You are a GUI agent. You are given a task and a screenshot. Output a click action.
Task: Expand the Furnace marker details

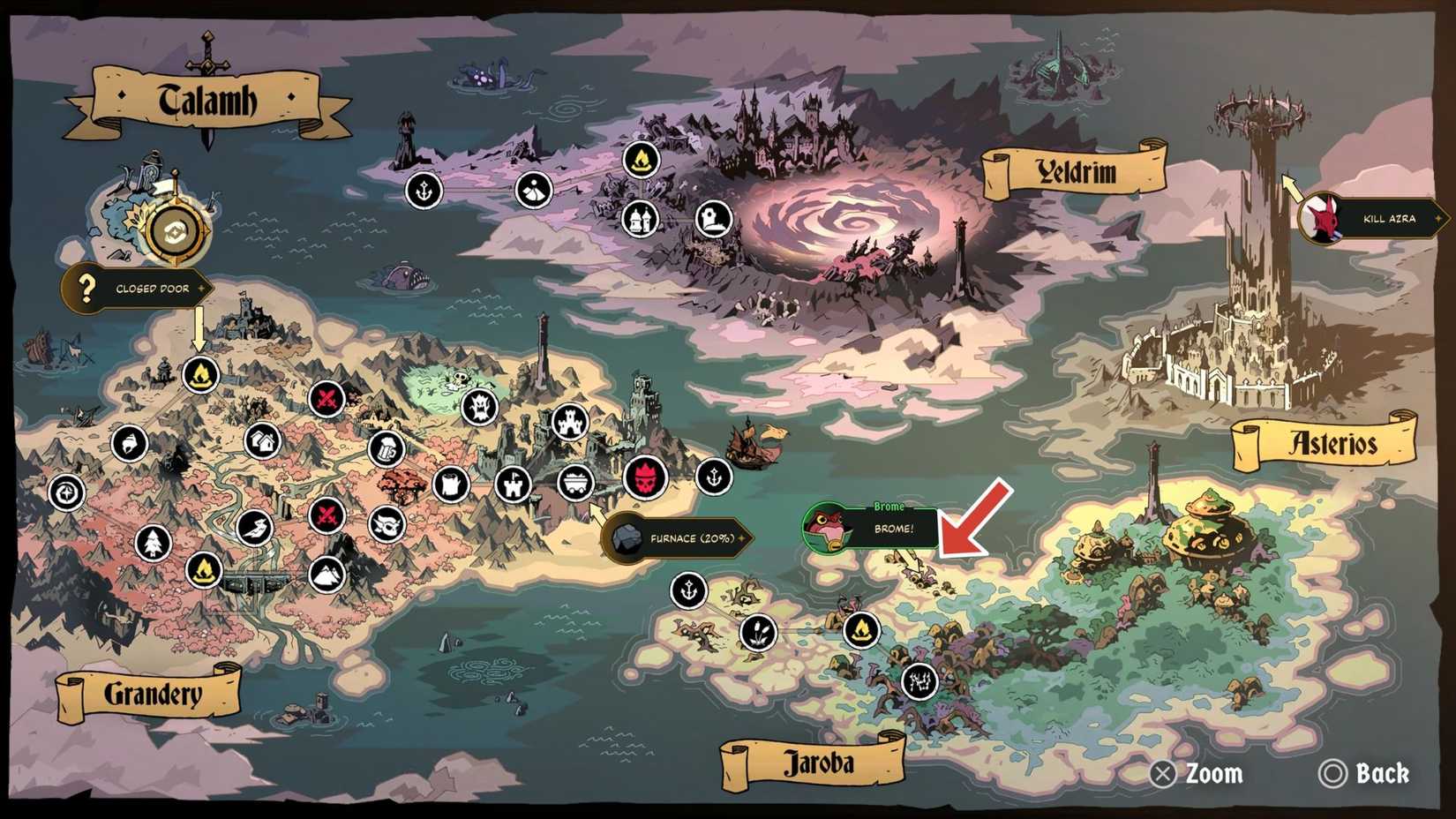[679, 537]
